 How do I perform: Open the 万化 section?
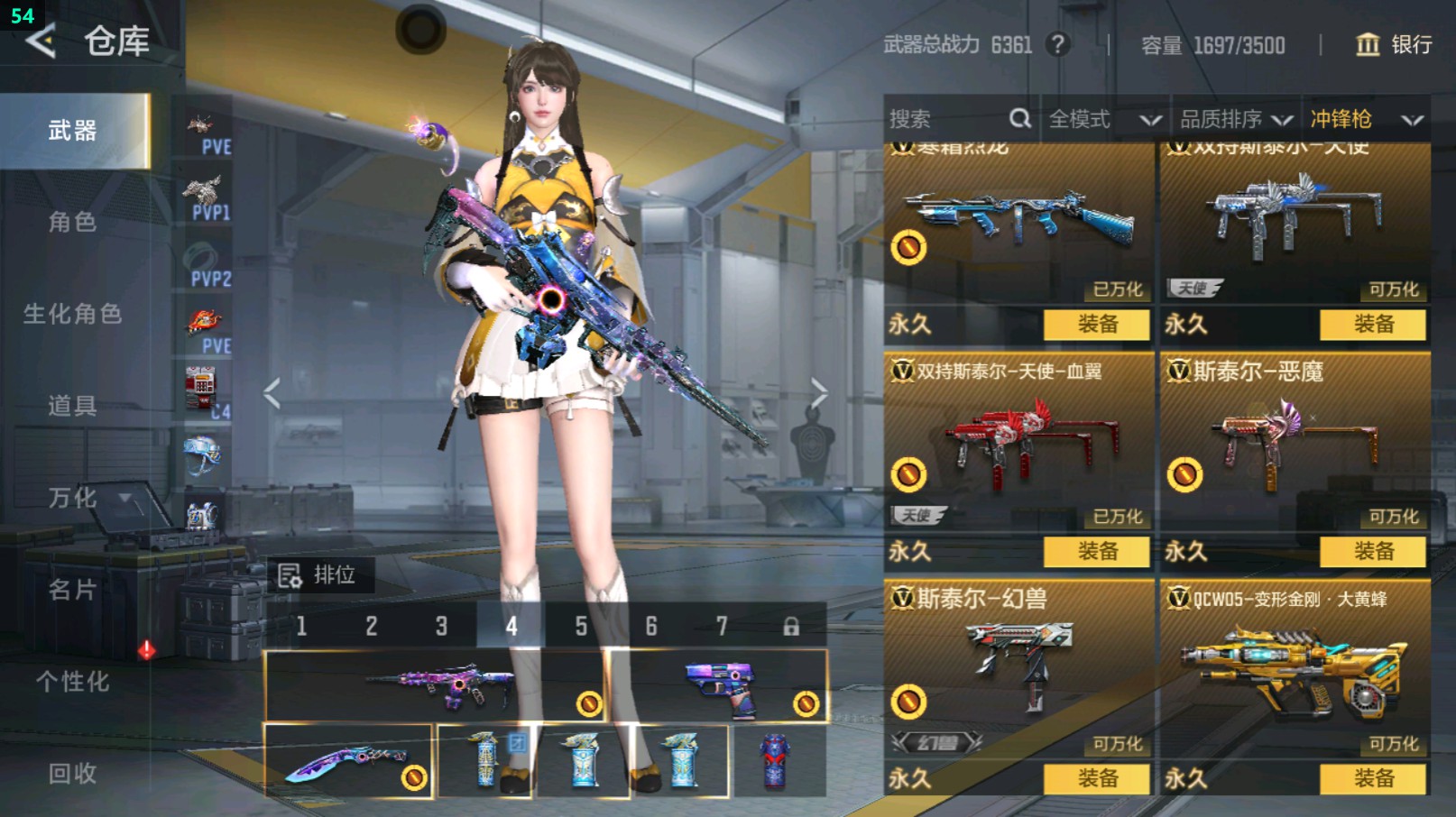[x=72, y=498]
